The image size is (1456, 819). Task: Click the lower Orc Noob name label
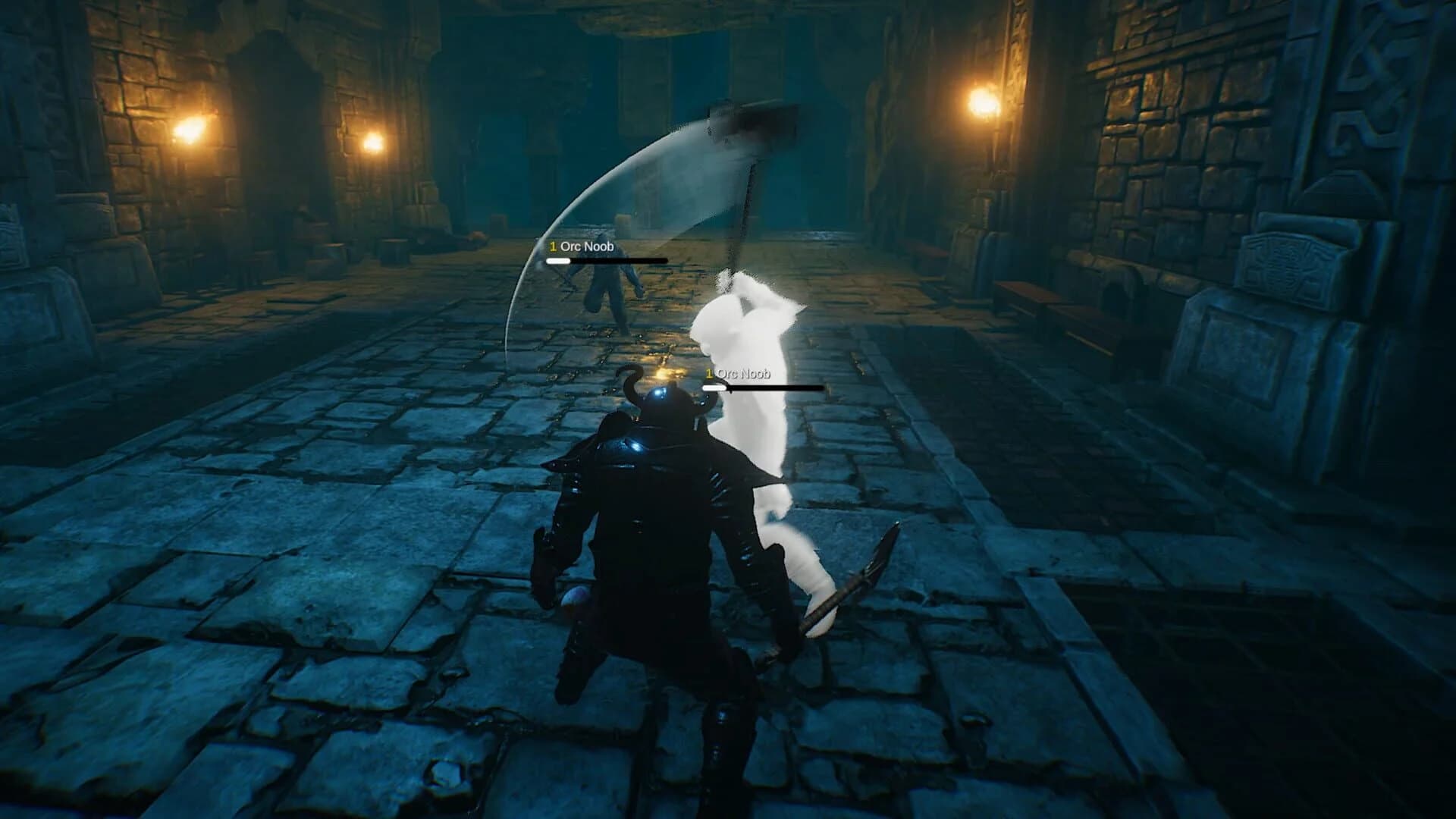(x=747, y=373)
